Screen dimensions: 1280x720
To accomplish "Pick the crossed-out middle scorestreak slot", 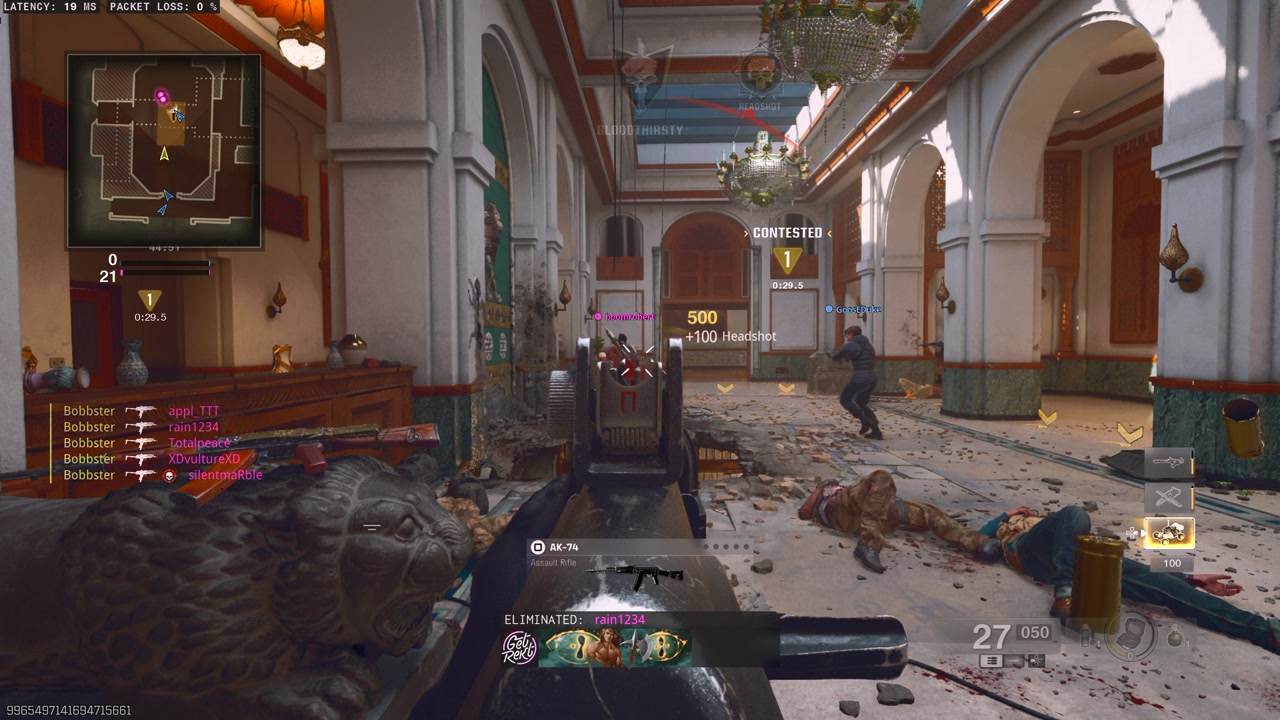I will pyautogui.click(x=1169, y=497).
